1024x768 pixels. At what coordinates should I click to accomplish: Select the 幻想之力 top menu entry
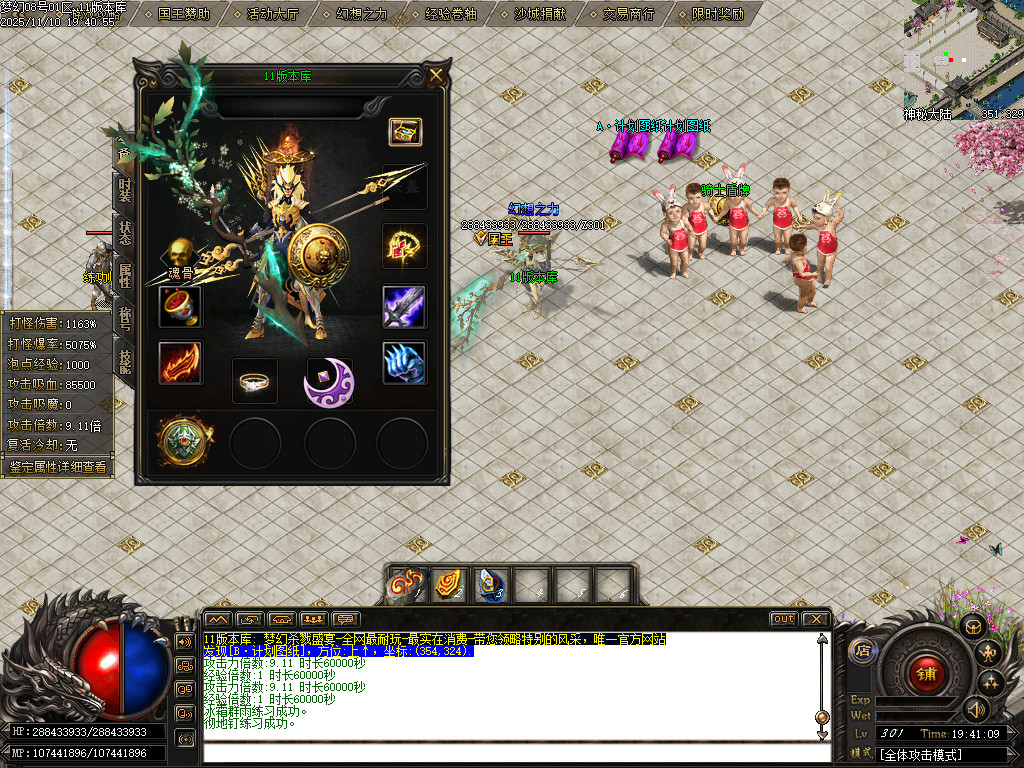362,14
